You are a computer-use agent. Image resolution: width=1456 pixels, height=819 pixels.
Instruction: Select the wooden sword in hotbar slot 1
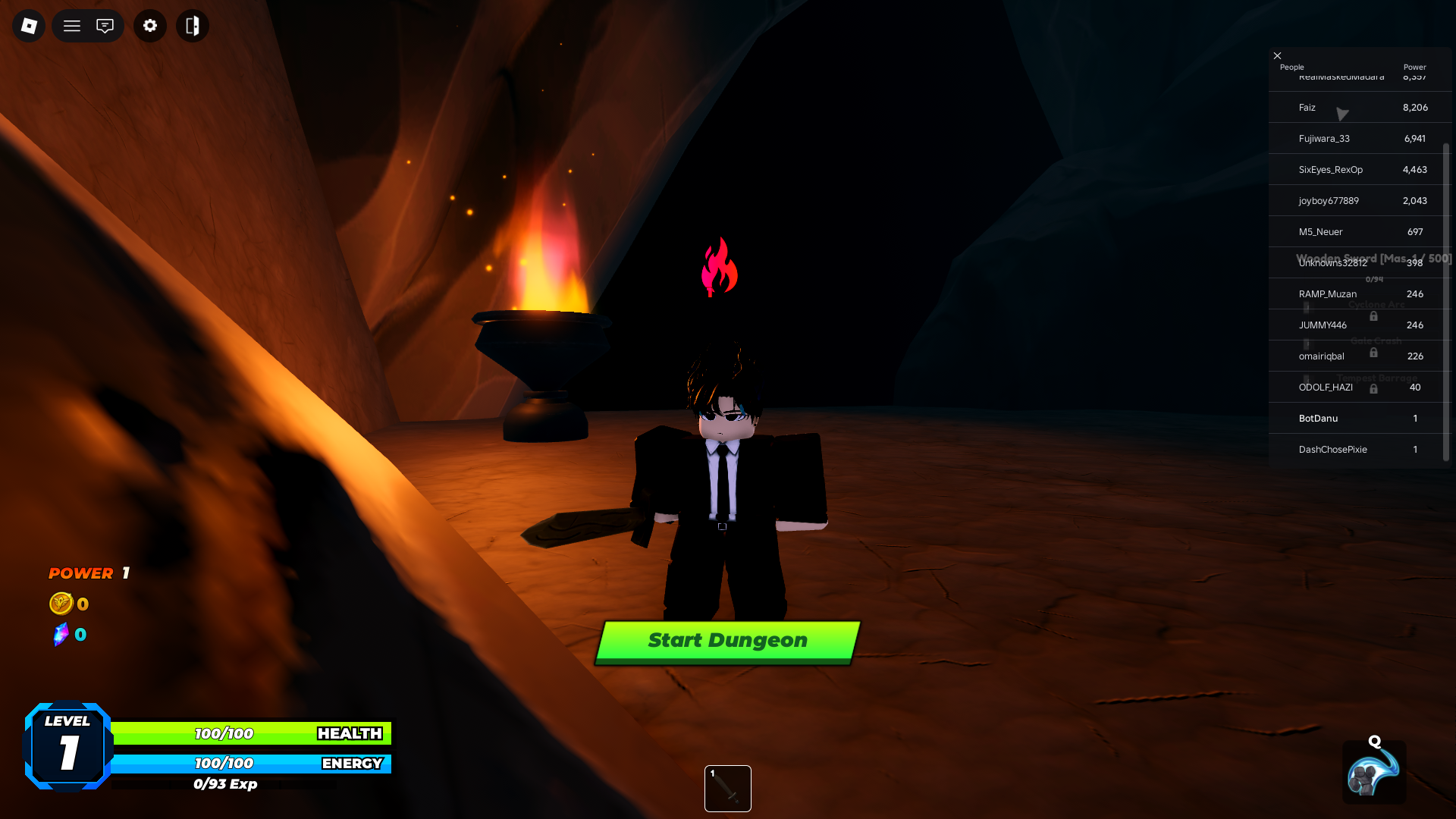[726, 788]
